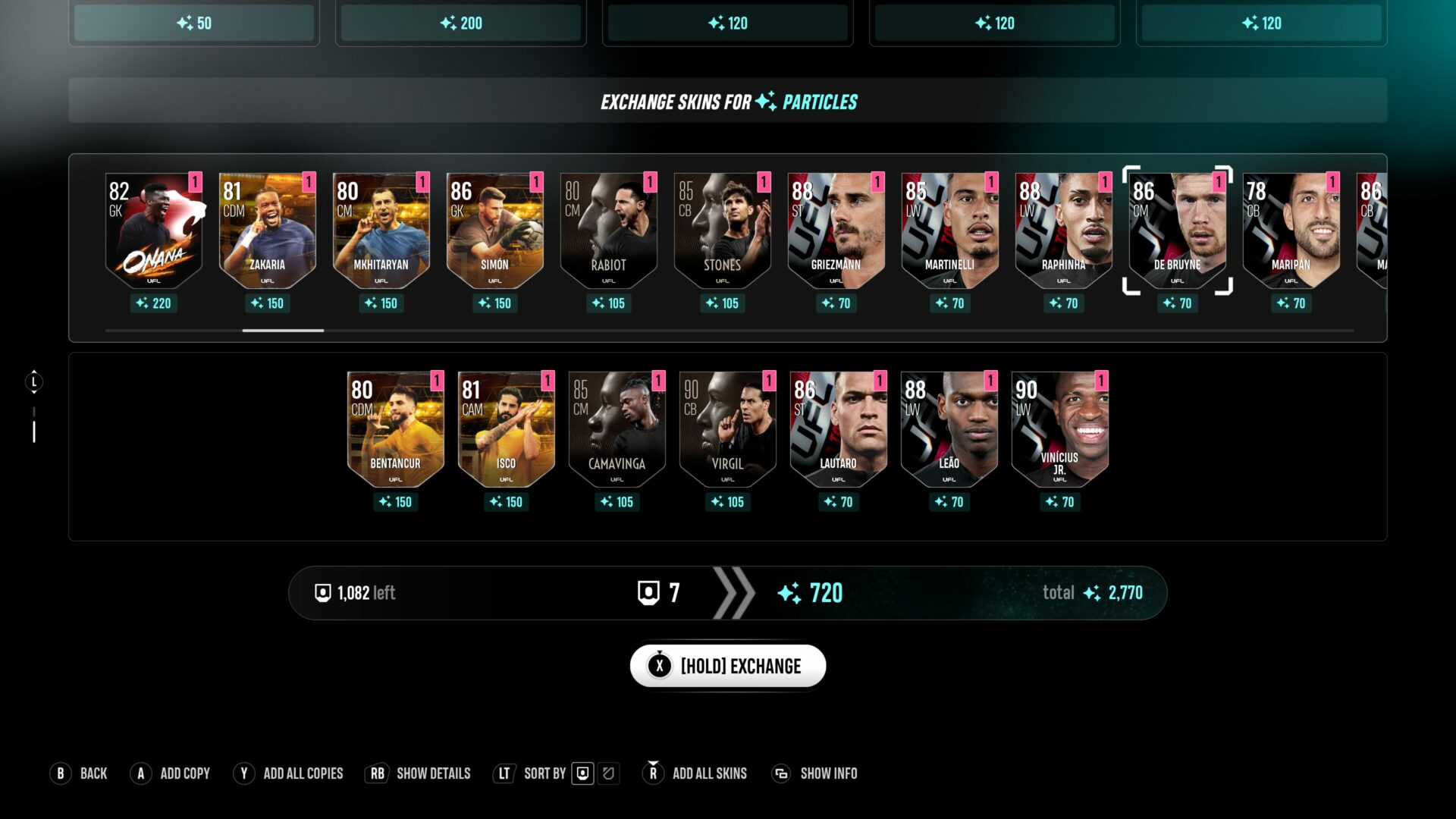Click the added Lautaro skin card

point(838,430)
